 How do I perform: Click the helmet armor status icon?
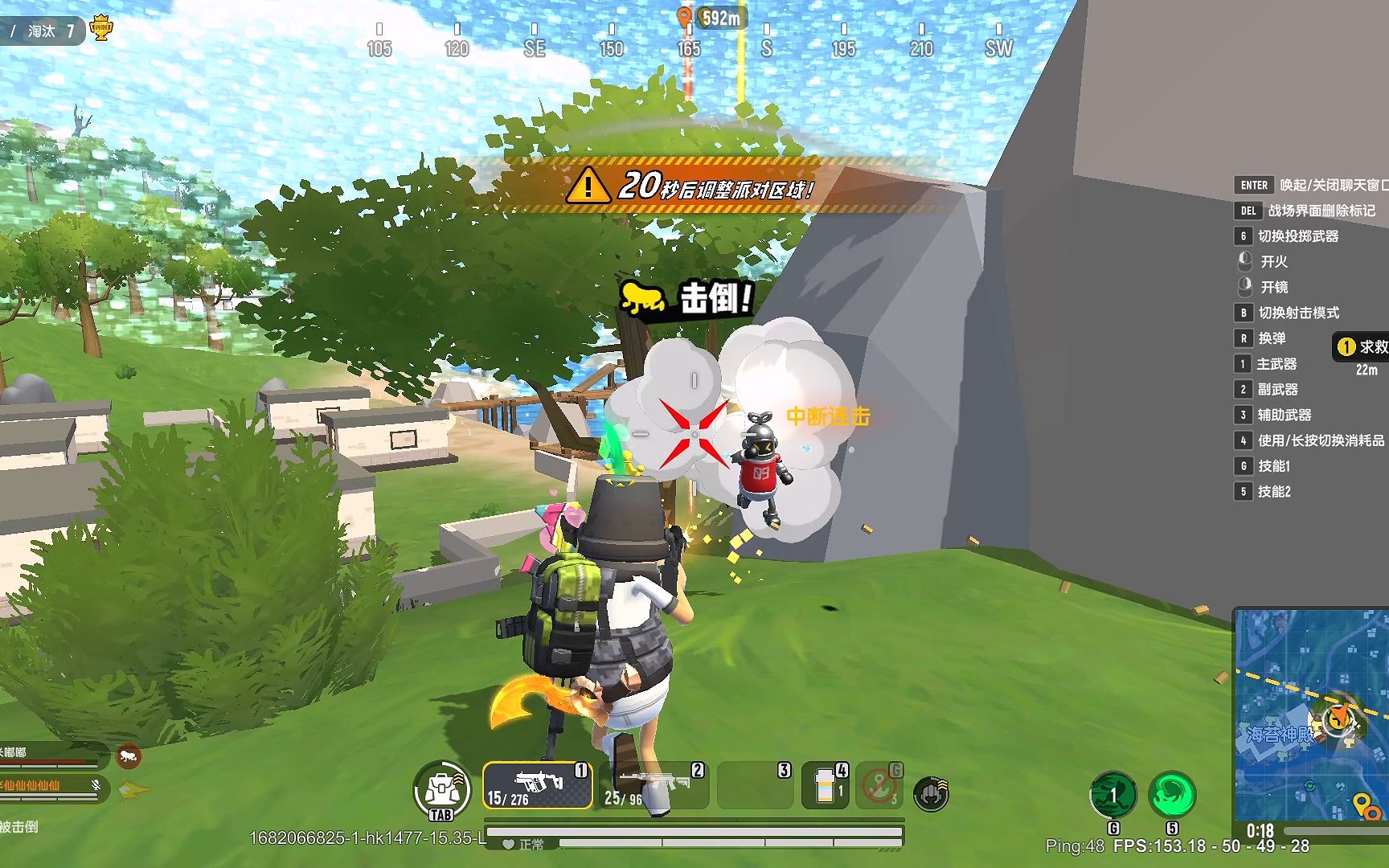[x=932, y=794]
